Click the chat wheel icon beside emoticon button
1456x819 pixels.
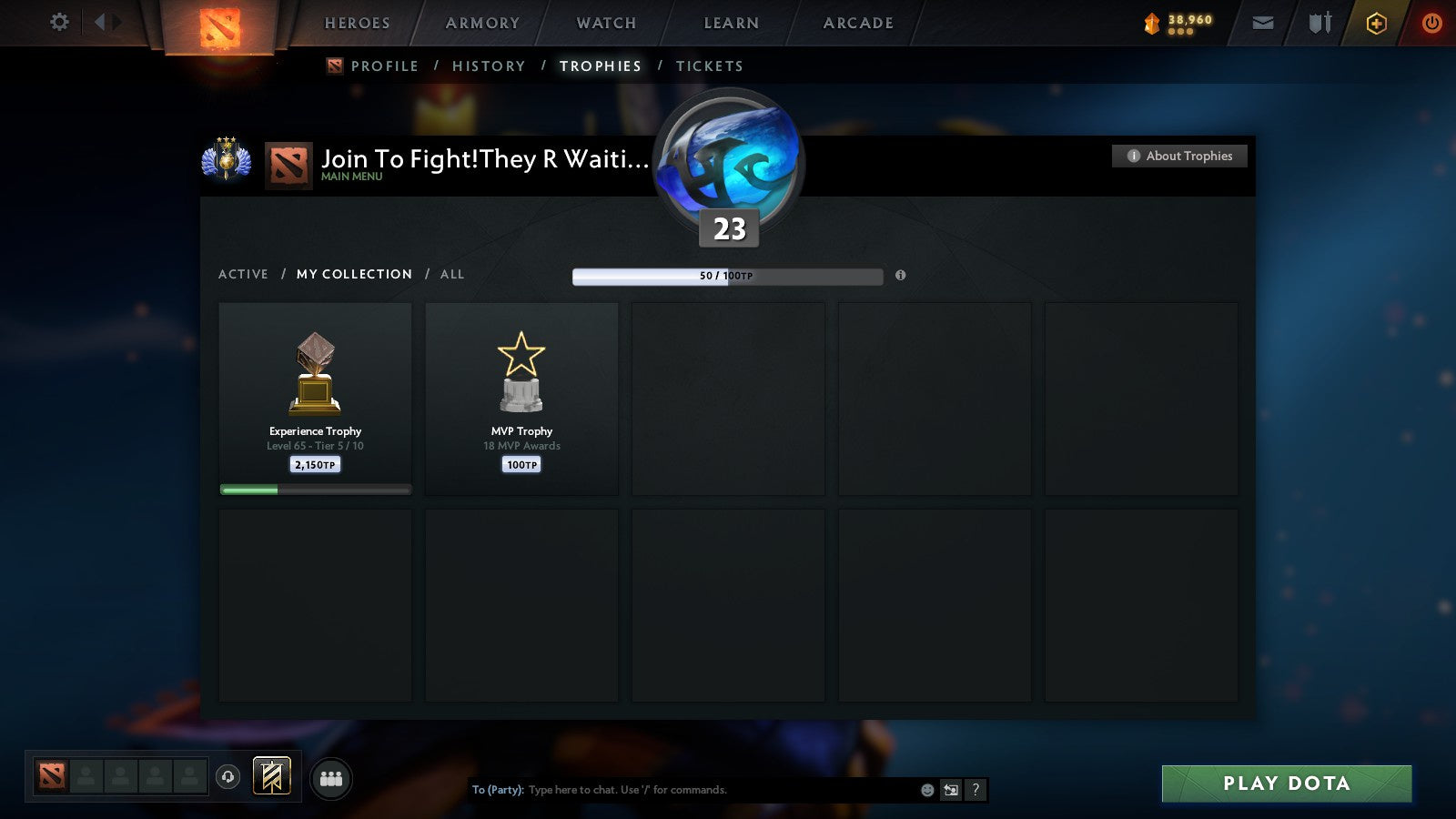tap(949, 790)
